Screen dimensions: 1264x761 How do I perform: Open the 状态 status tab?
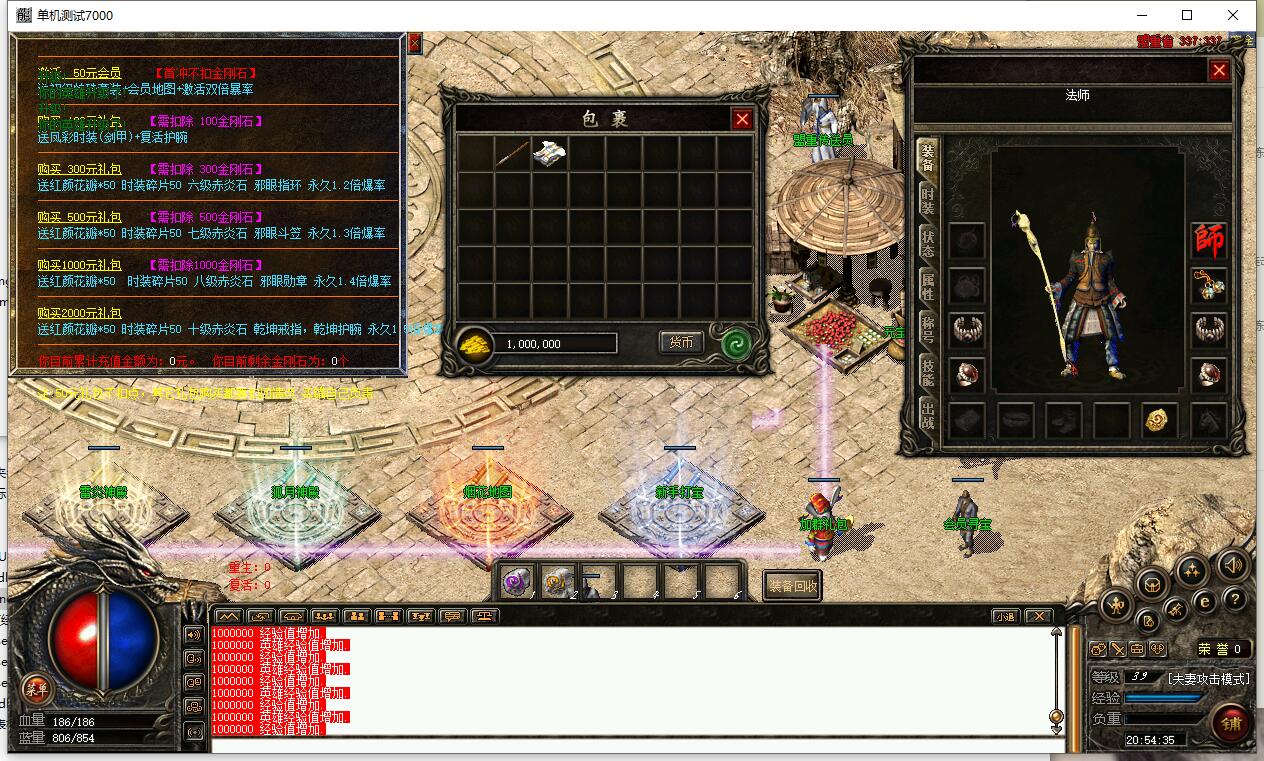click(x=928, y=243)
